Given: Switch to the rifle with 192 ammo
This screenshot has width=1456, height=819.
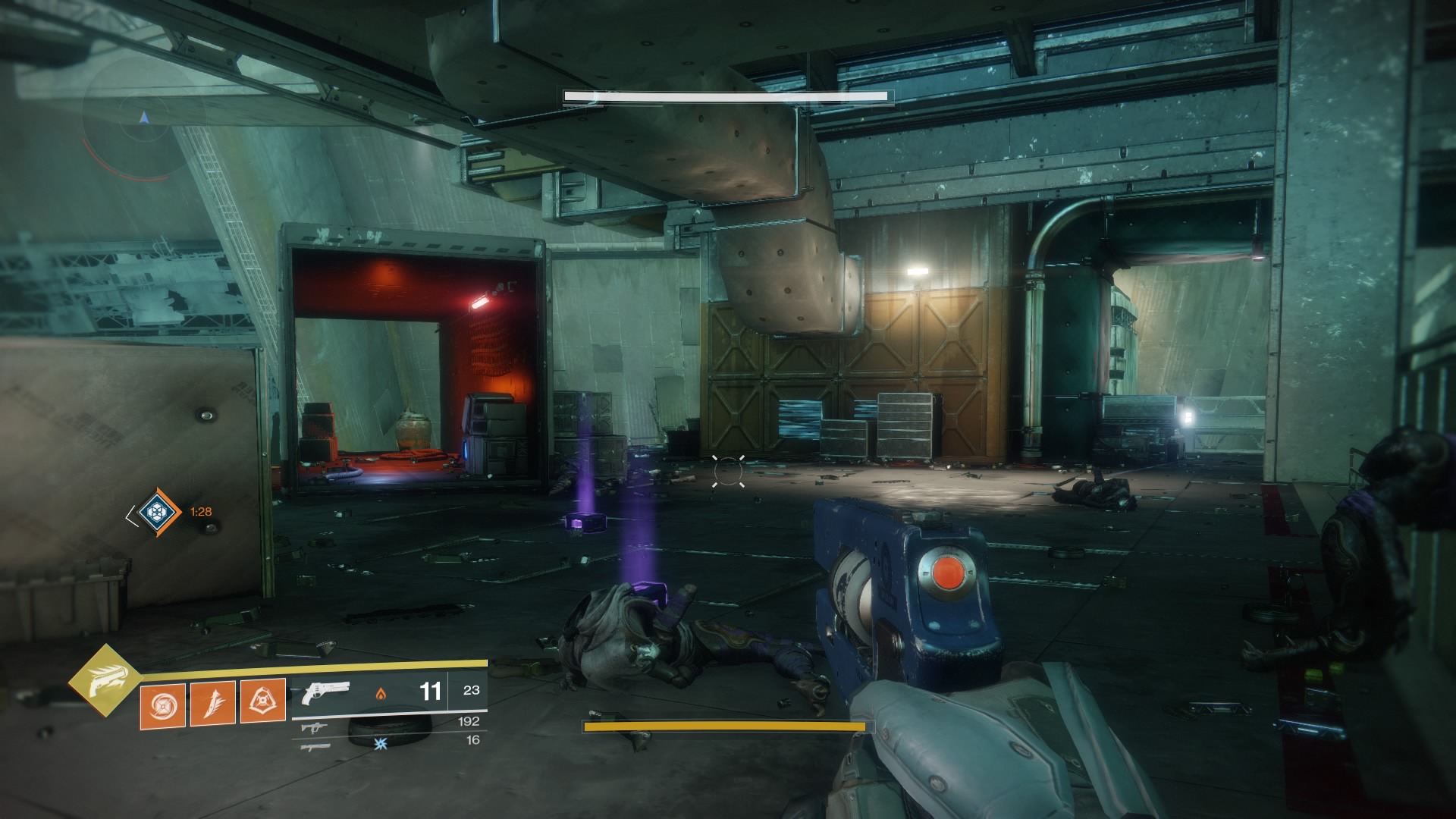Looking at the screenshot, I should [x=312, y=727].
